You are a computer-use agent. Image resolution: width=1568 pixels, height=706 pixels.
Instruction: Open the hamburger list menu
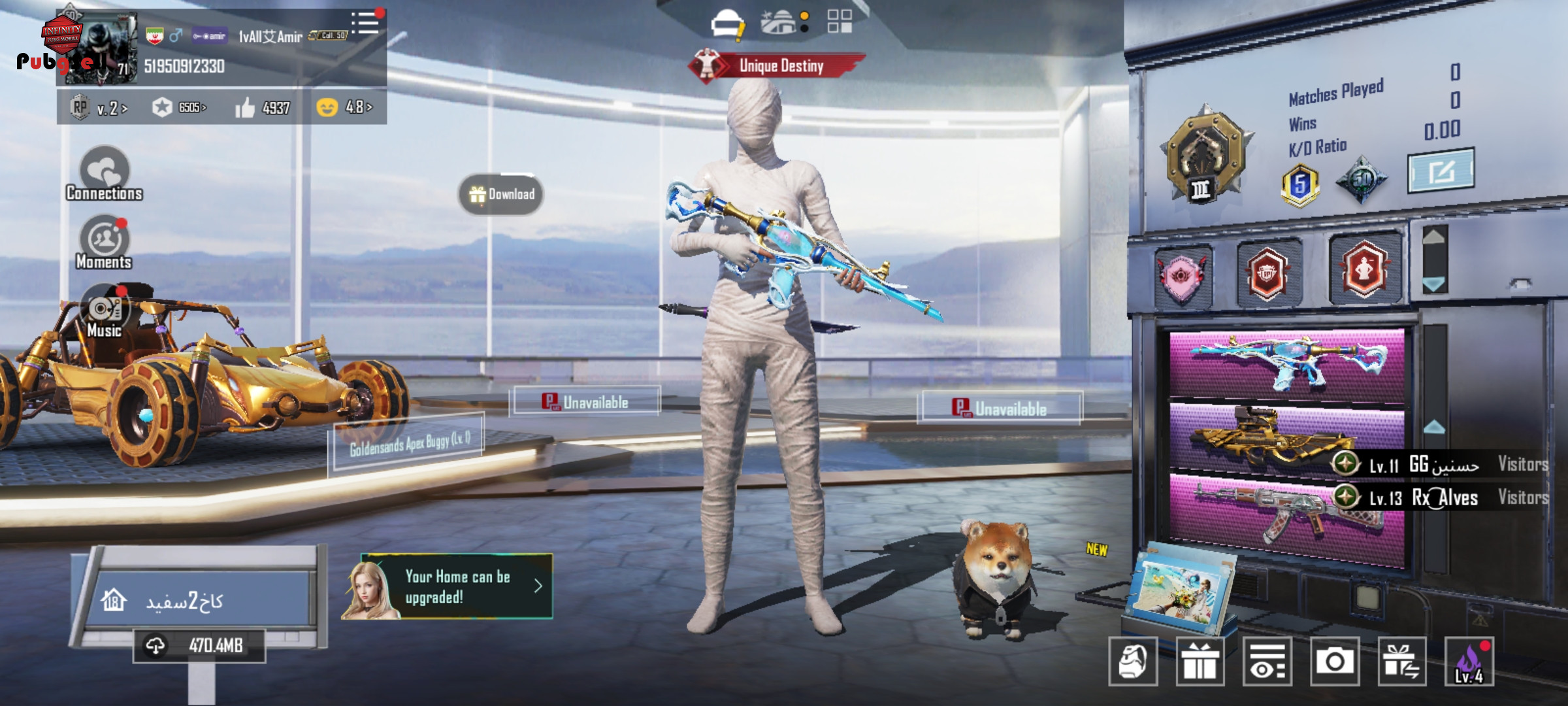[365, 24]
